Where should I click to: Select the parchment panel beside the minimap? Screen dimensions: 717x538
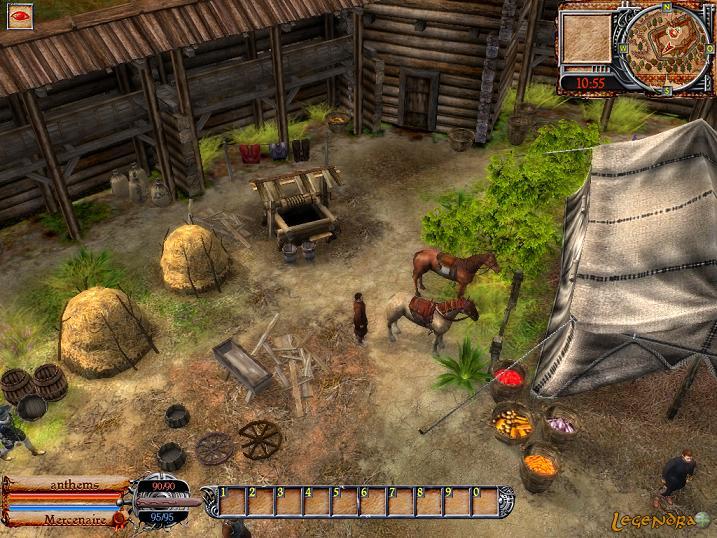point(587,37)
